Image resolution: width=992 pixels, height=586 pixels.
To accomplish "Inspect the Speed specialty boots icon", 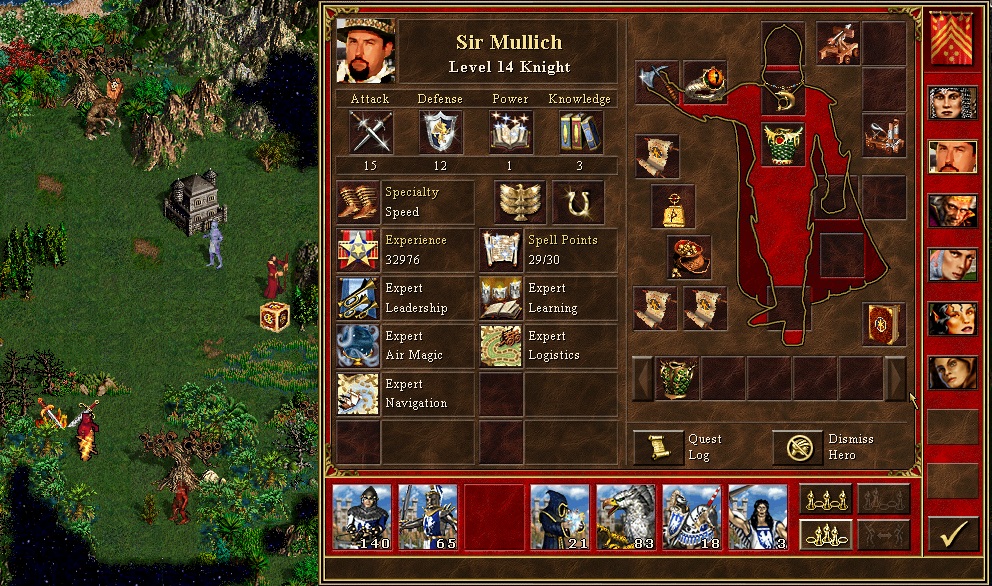I will click(358, 202).
